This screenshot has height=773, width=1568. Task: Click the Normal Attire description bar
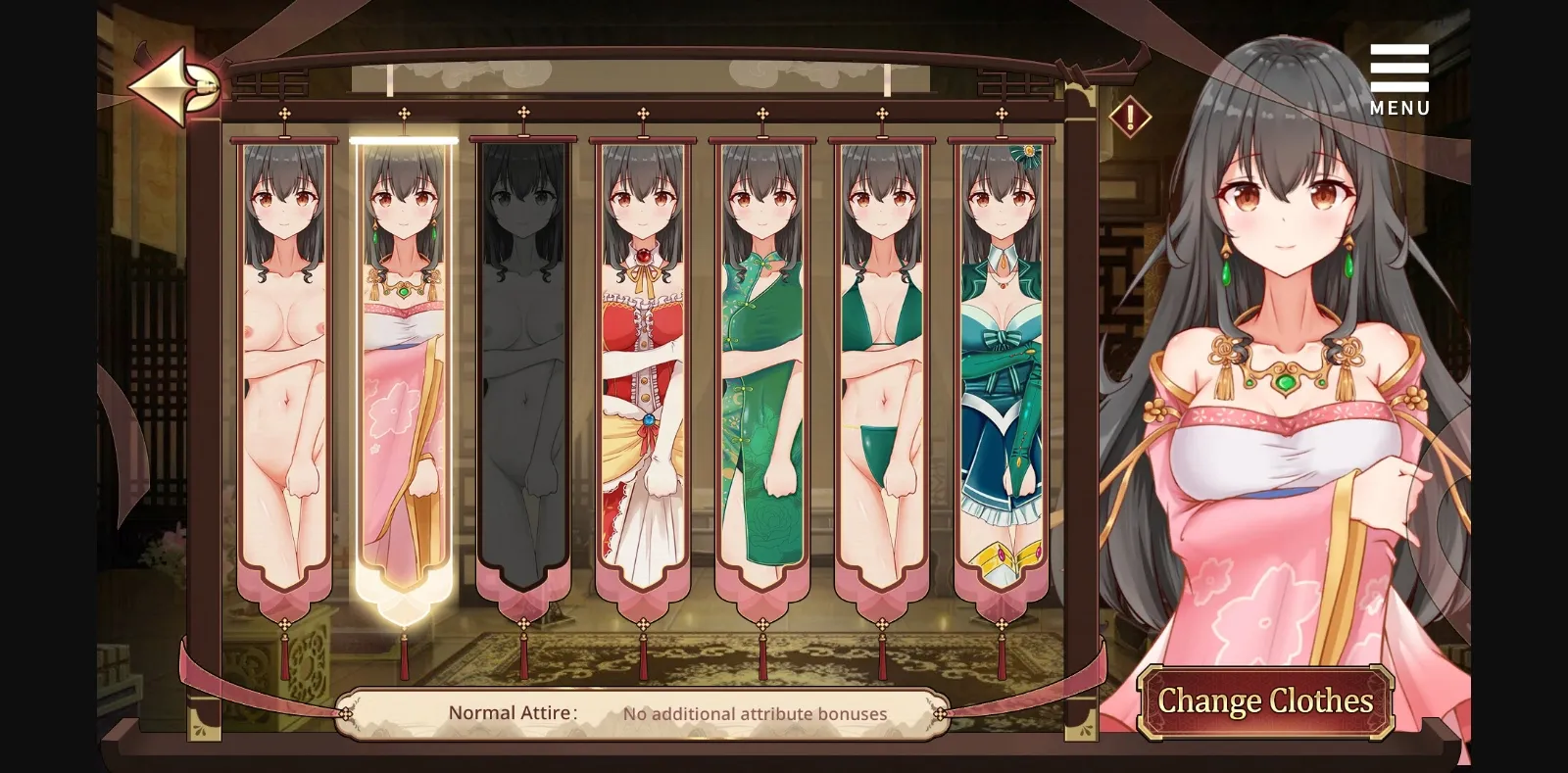[x=642, y=712]
